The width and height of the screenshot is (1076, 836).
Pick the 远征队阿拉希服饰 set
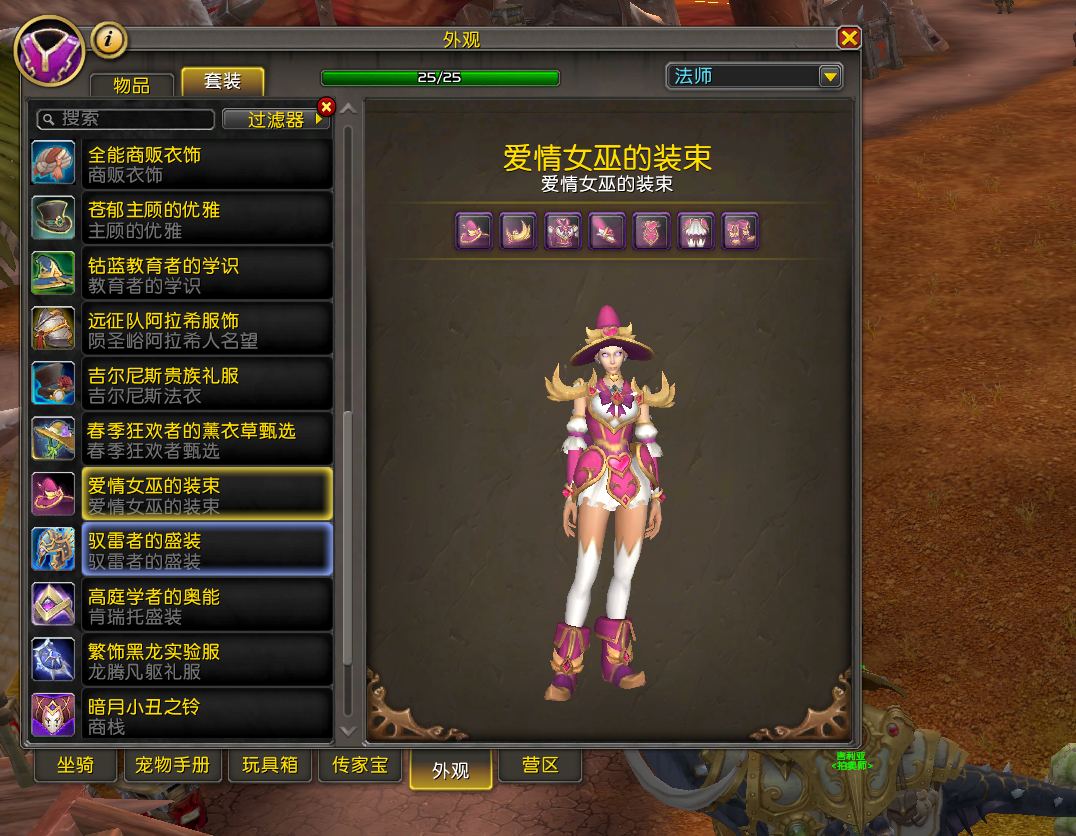181,330
